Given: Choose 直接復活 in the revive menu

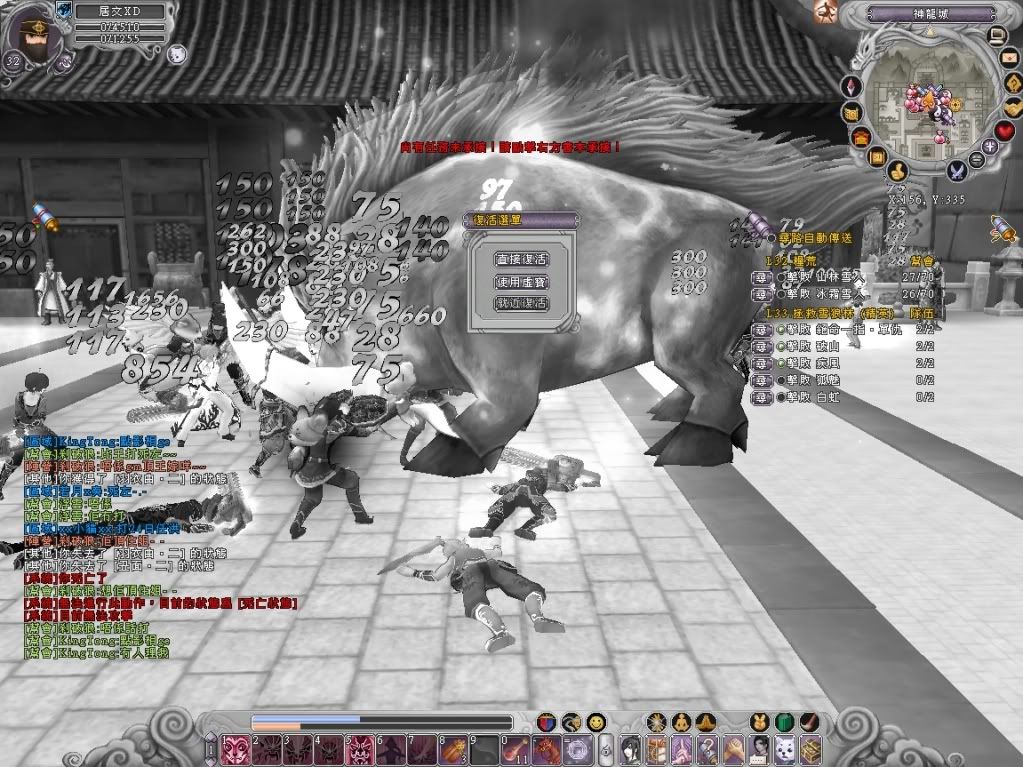Looking at the screenshot, I should [x=521, y=259].
